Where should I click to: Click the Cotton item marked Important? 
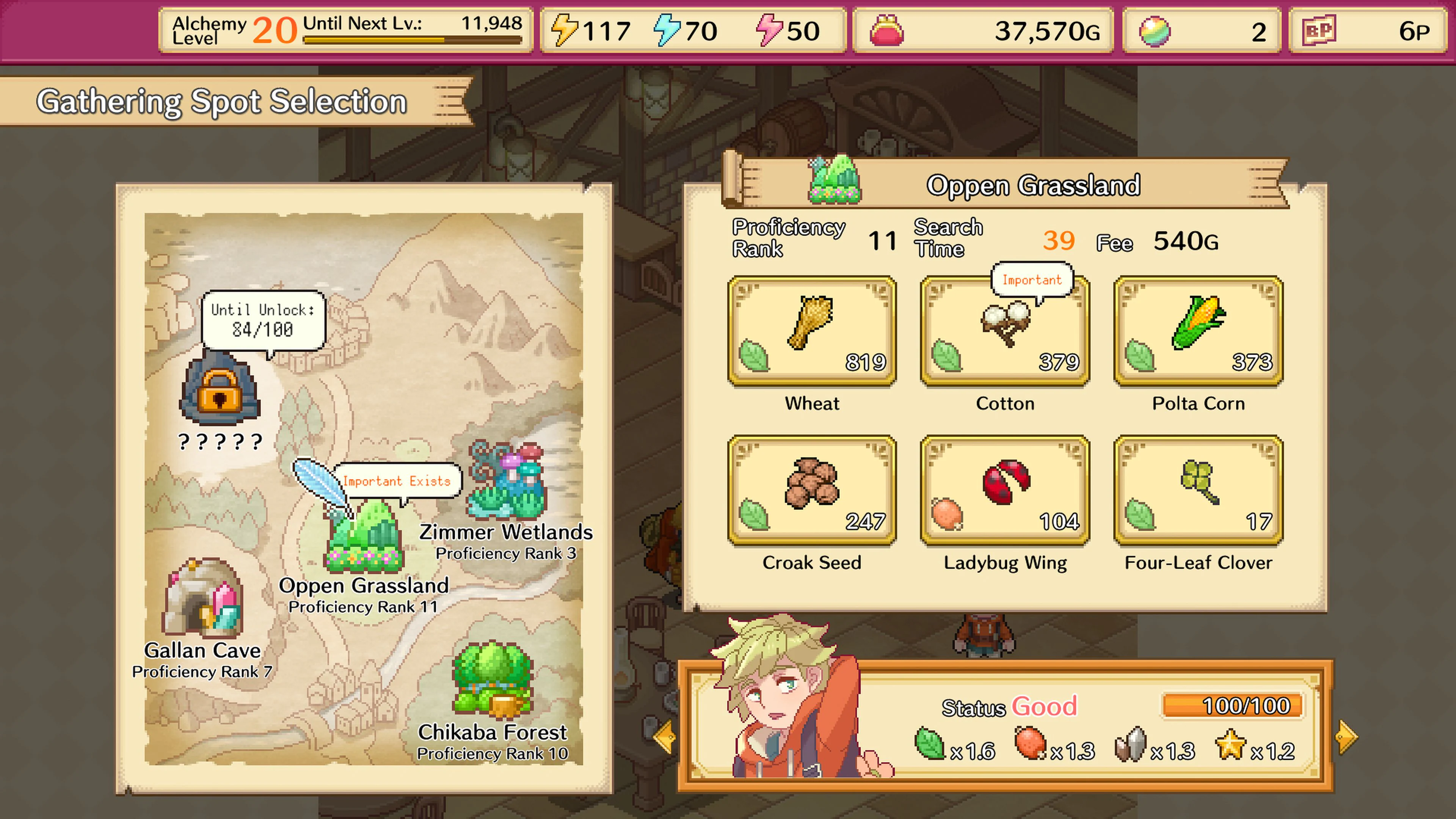[1005, 334]
